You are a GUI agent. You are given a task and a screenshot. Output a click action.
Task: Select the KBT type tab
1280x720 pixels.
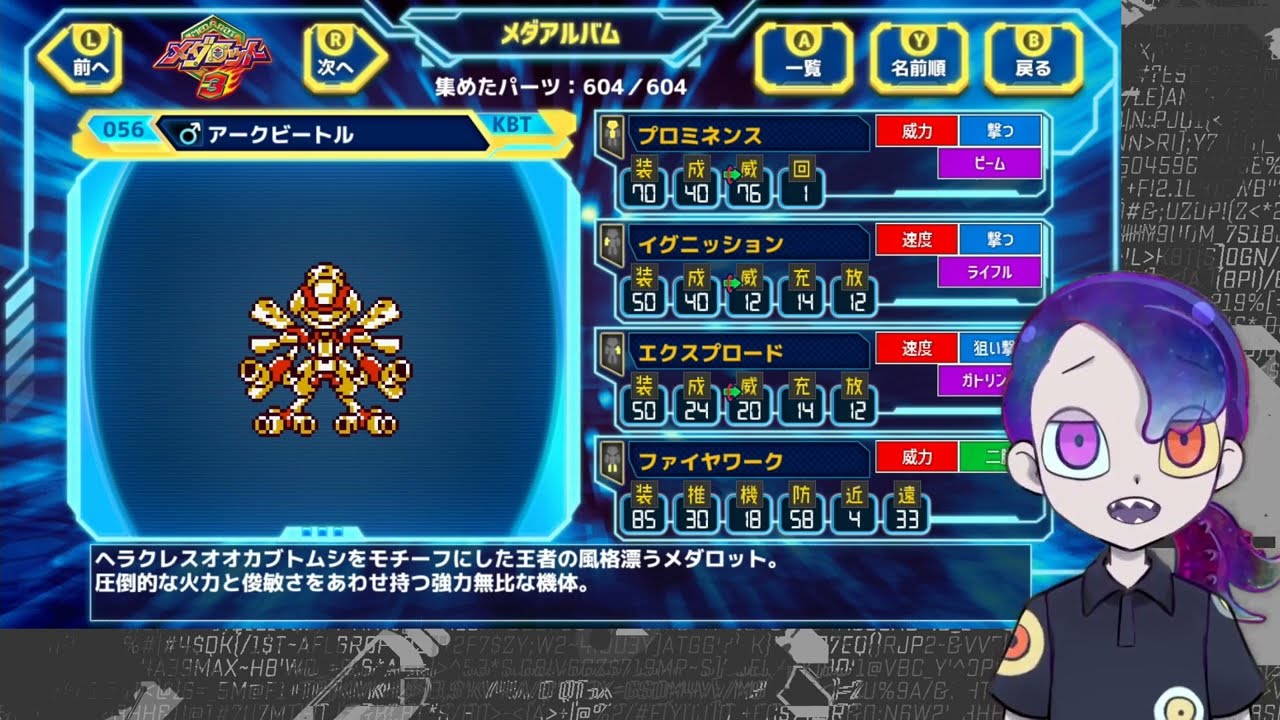pyautogui.click(x=514, y=123)
